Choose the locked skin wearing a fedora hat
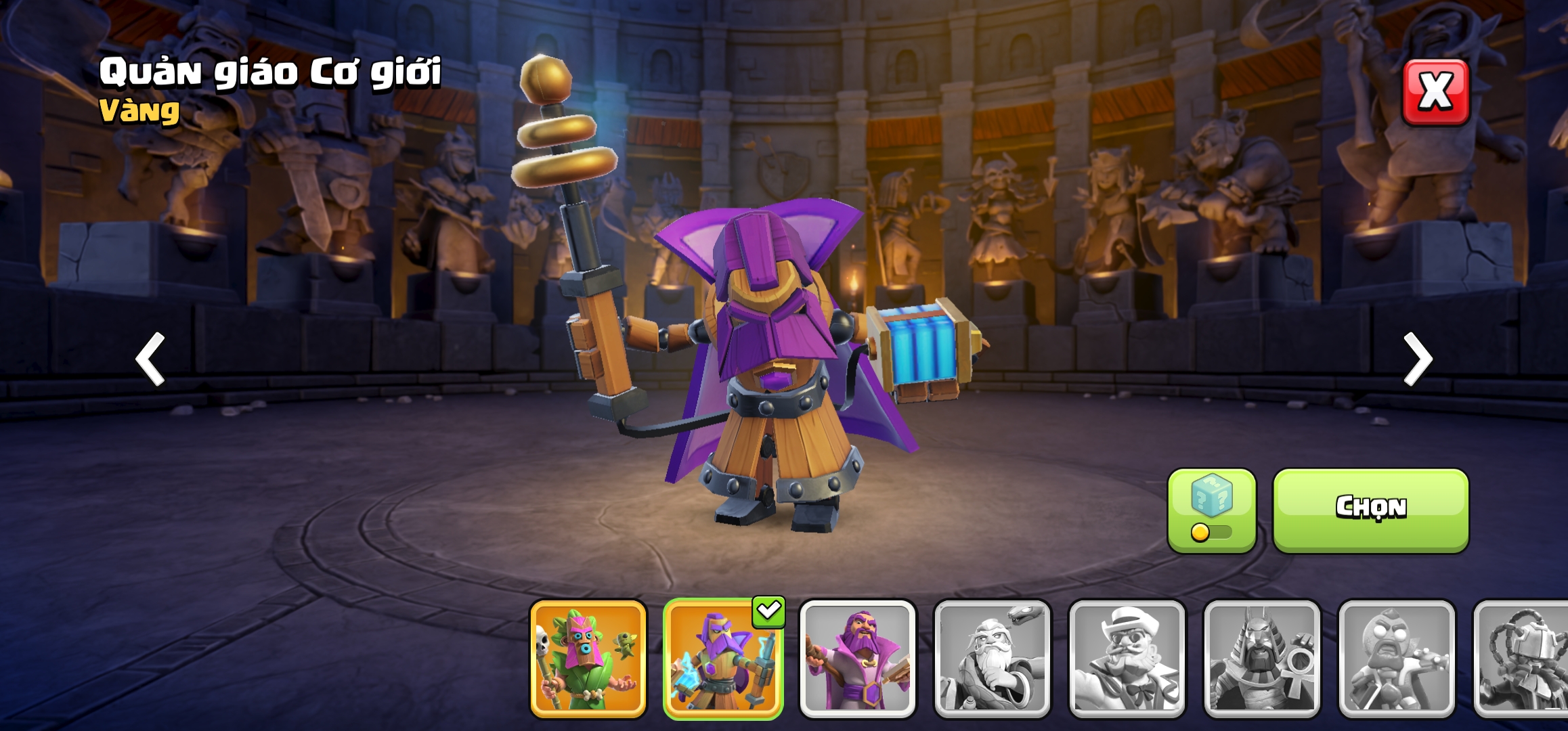Viewport: 1568px width, 731px height. click(x=1127, y=659)
